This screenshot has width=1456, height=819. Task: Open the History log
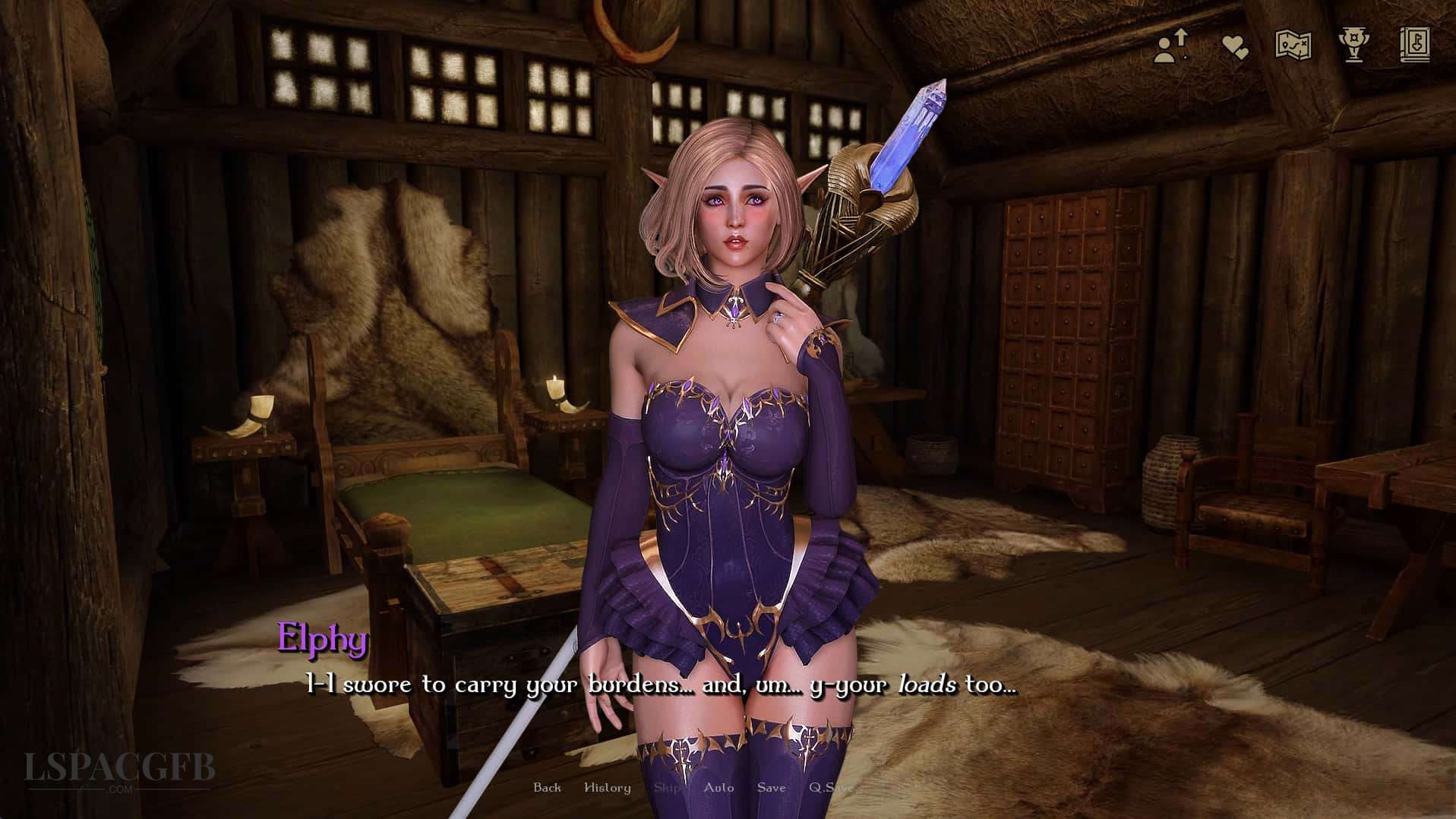click(608, 788)
